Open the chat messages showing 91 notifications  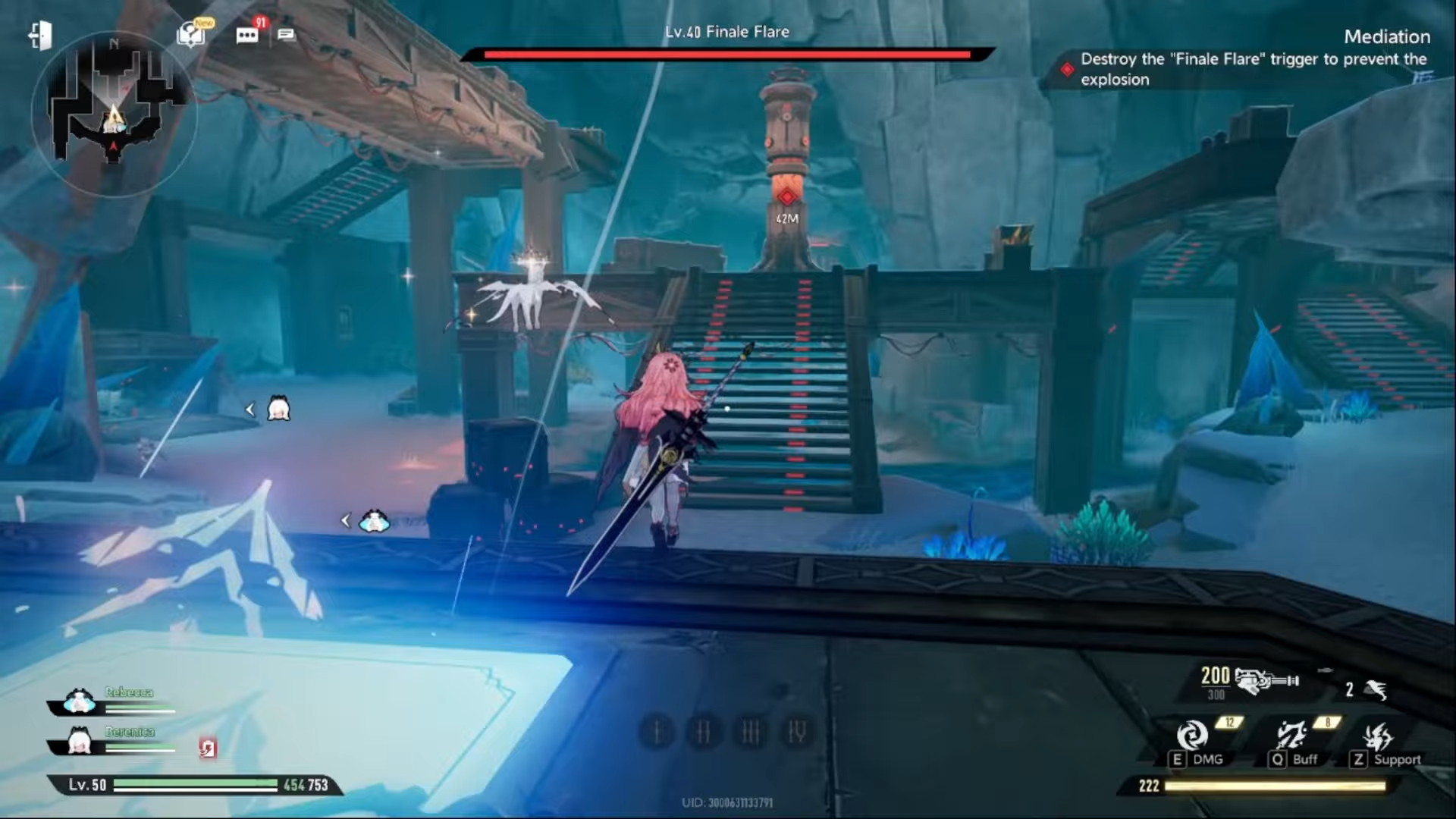pyautogui.click(x=245, y=33)
